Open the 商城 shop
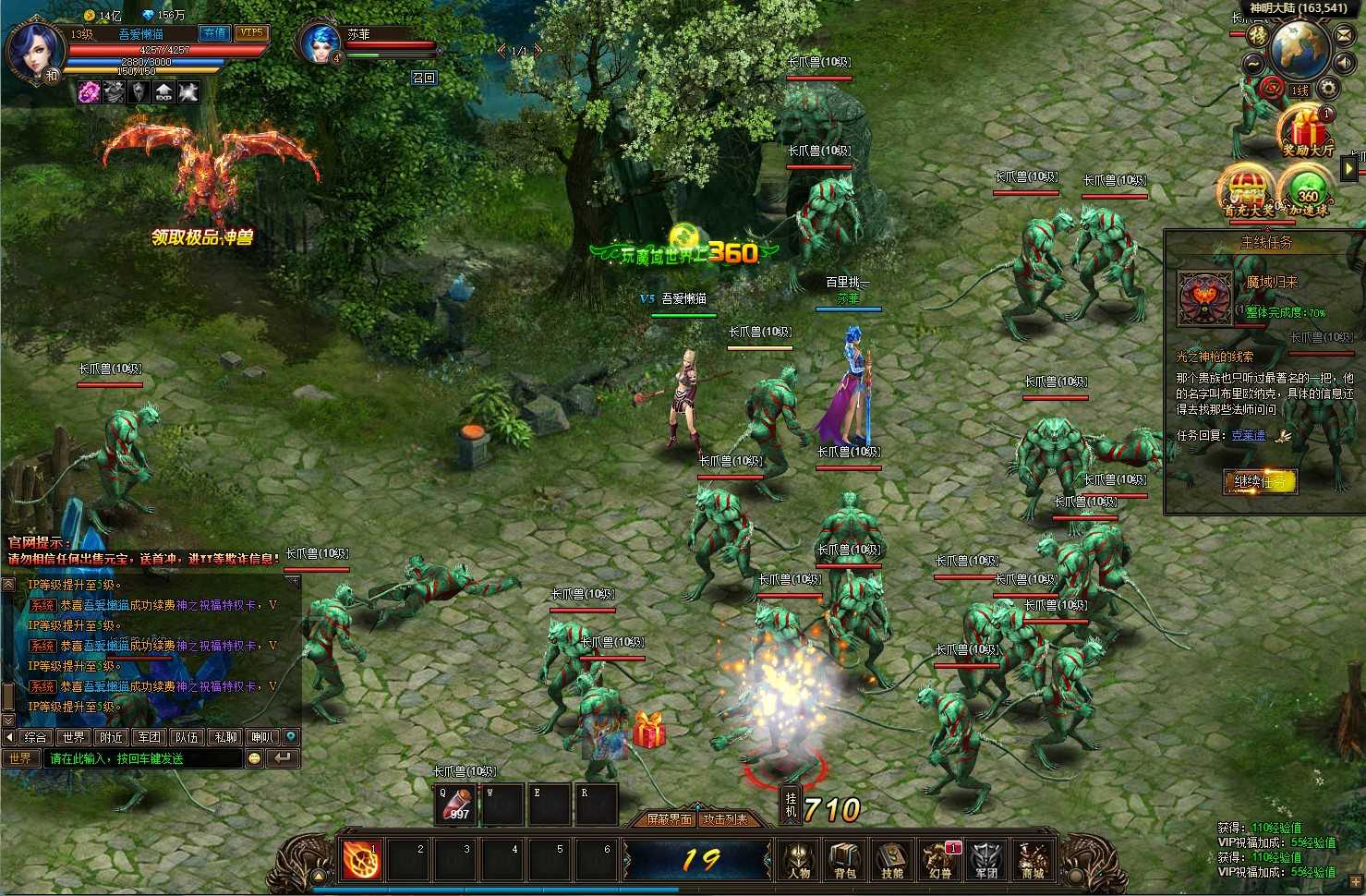Image resolution: width=1366 pixels, height=896 pixels. (x=1033, y=859)
